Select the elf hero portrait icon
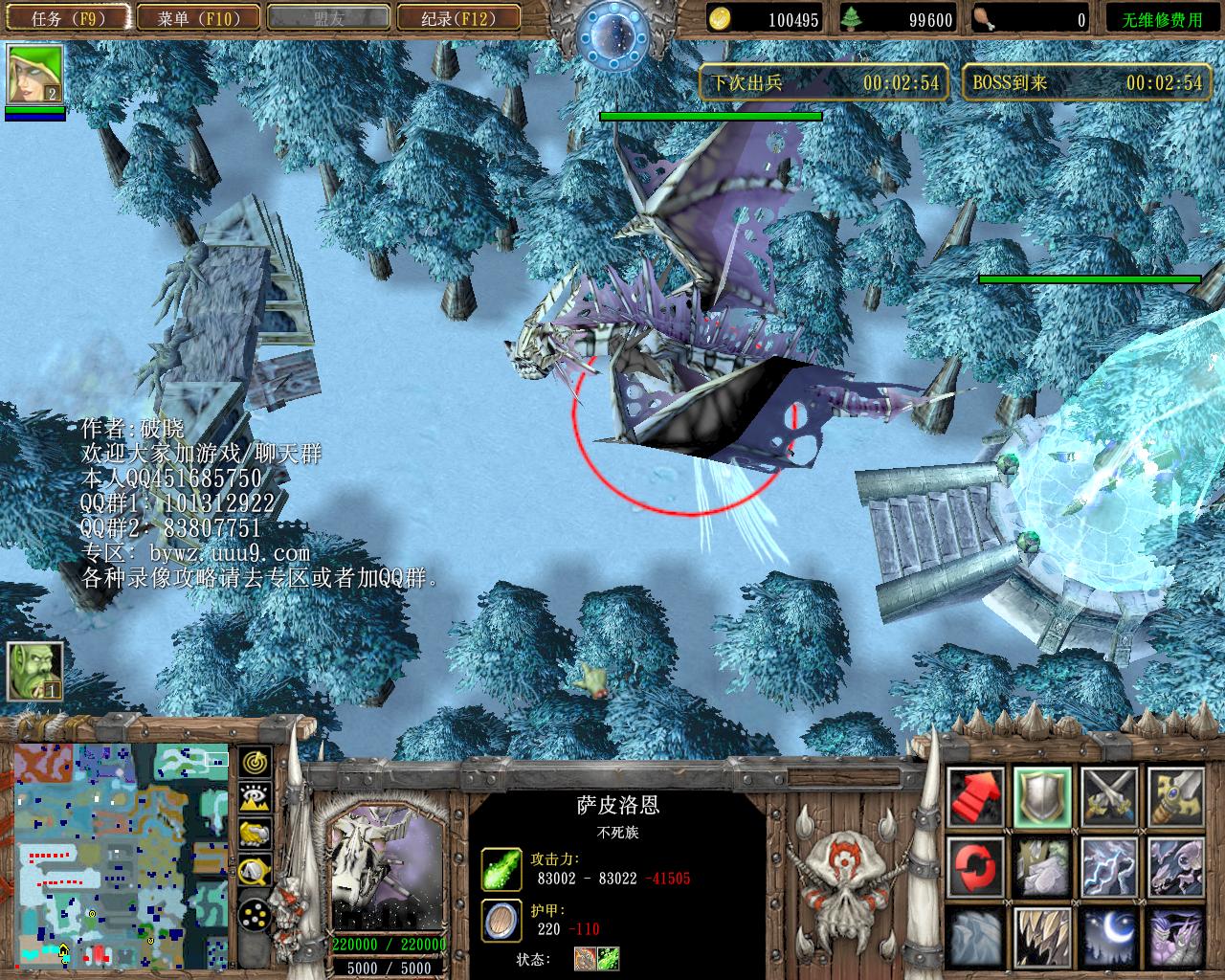Screen dimensions: 1225x980 click(35, 75)
